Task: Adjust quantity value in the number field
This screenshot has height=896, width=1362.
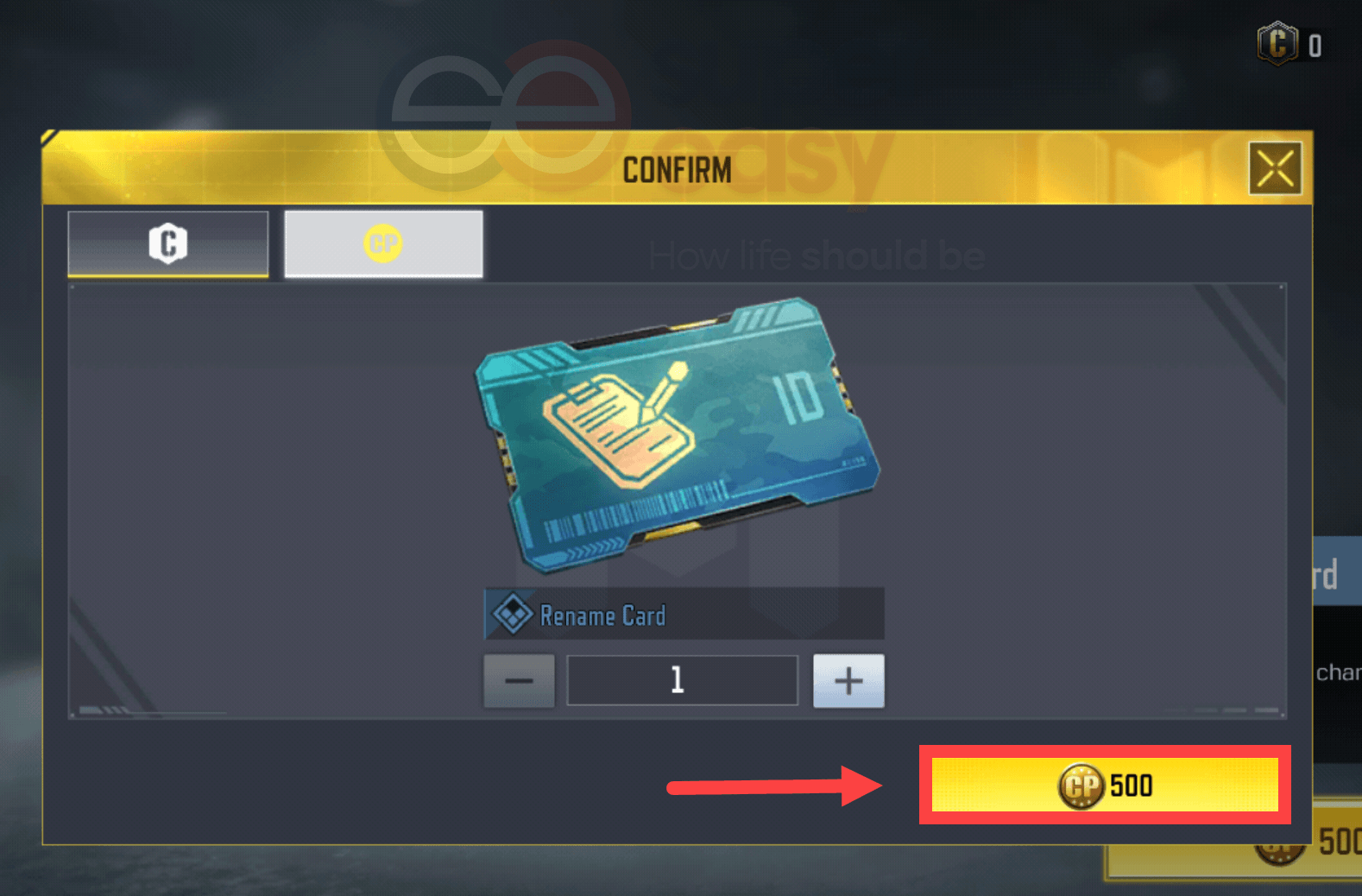Action: [681, 680]
